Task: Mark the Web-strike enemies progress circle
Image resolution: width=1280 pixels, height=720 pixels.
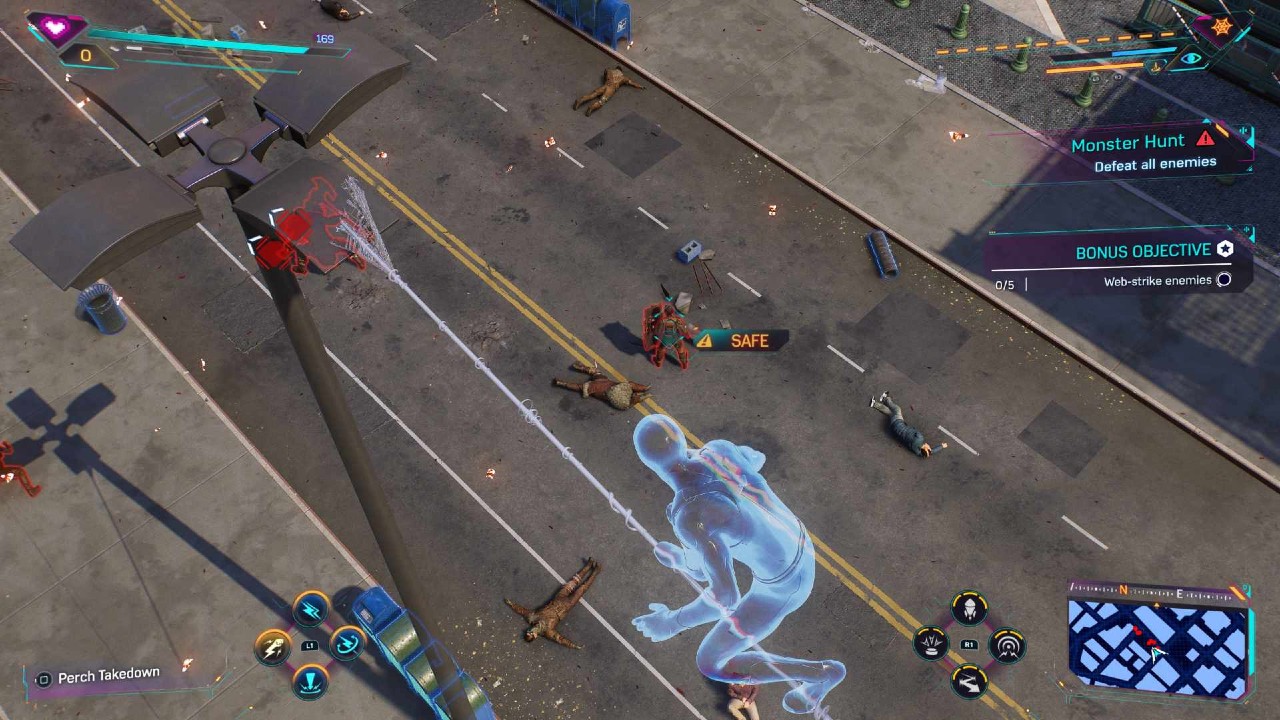Action: (1224, 278)
